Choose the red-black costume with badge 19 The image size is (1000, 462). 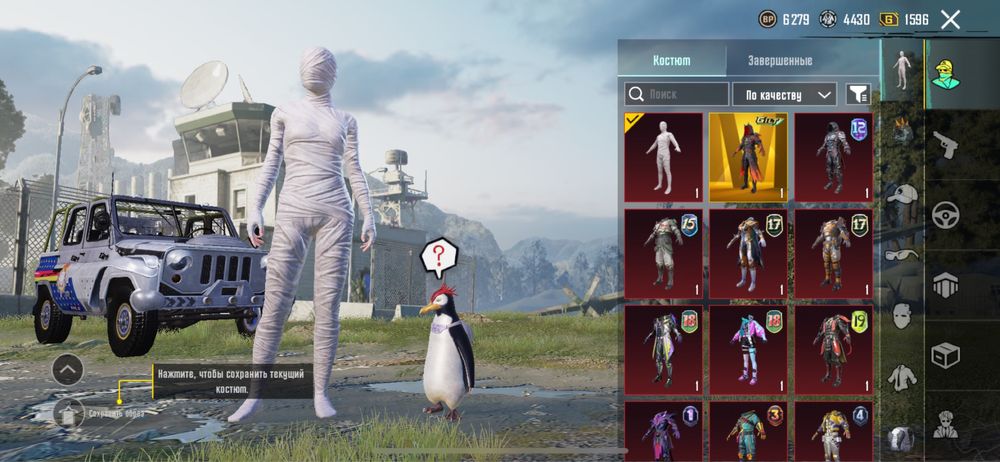833,349
